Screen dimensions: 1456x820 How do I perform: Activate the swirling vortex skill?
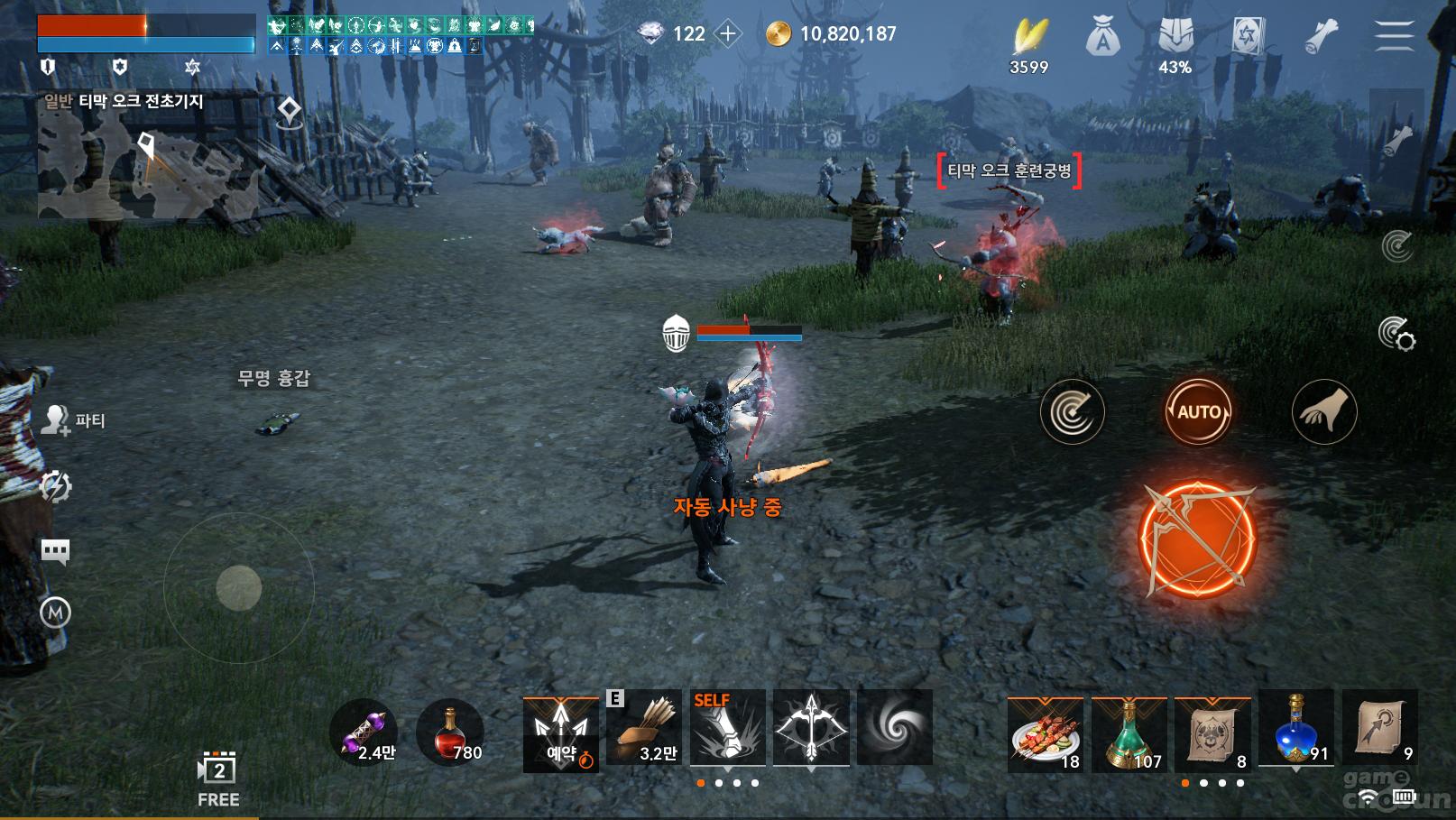[x=894, y=727]
